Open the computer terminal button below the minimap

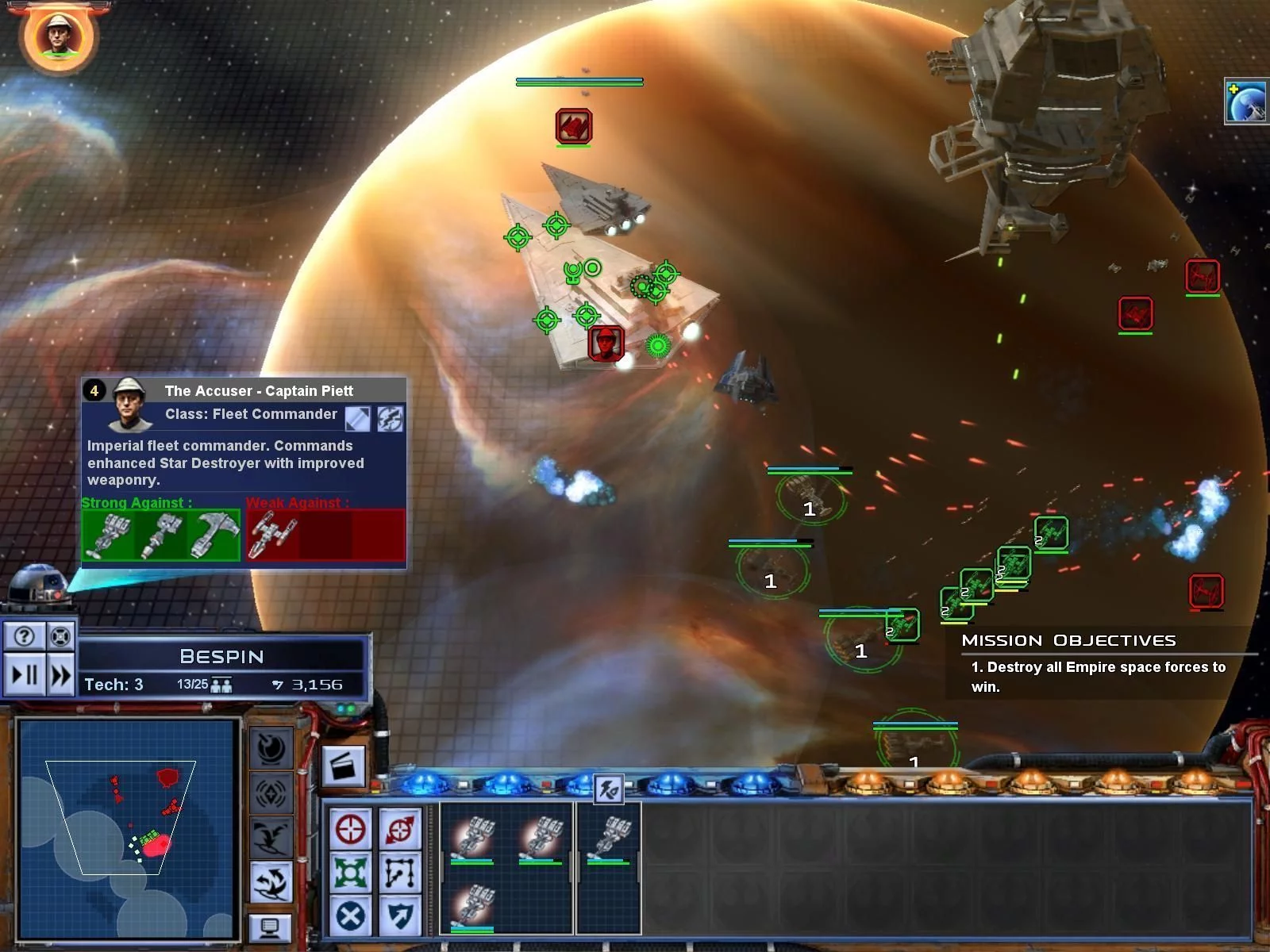pyautogui.click(x=269, y=927)
